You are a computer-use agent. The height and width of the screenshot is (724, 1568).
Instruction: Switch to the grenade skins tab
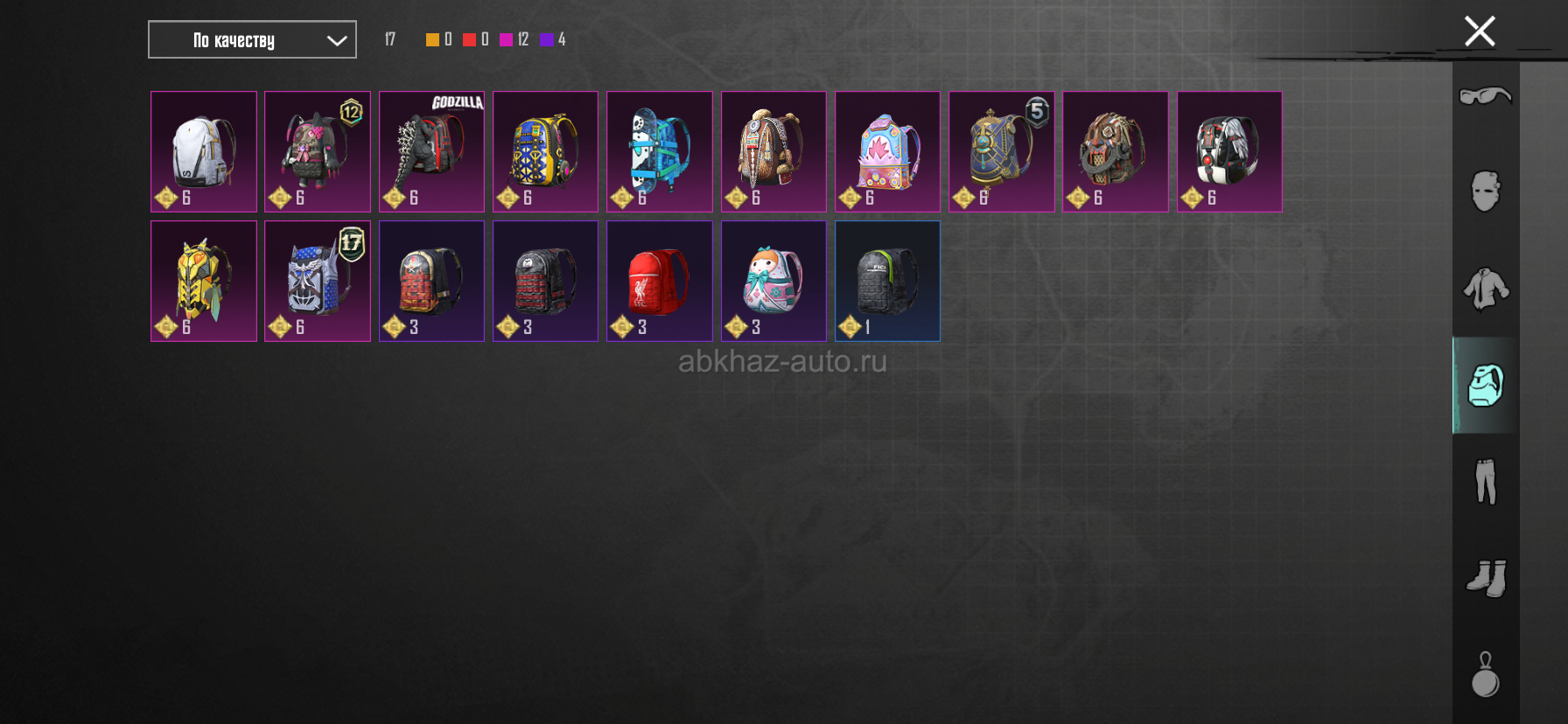[x=1486, y=675]
